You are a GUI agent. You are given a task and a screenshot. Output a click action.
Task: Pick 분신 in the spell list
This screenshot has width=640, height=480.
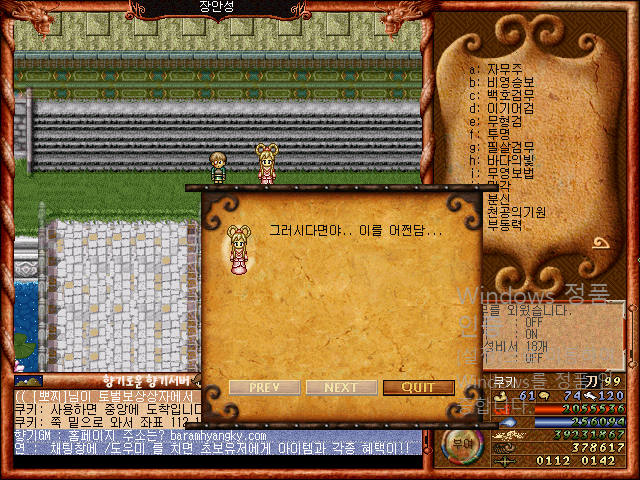pyautogui.click(x=500, y=199)
